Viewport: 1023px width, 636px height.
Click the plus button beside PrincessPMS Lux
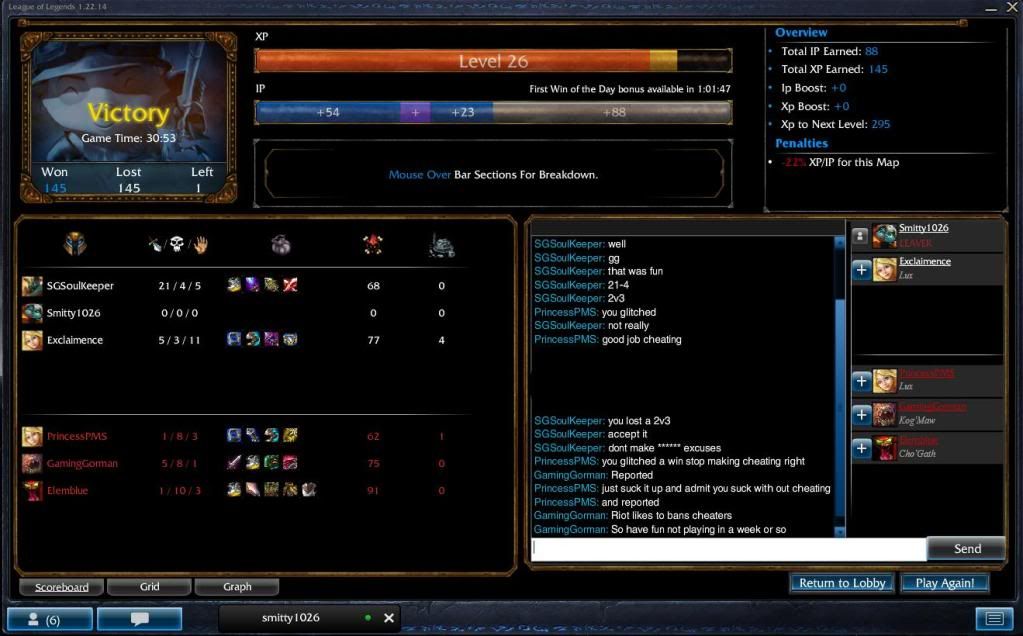pyautogui.click(x=861, y=381)
